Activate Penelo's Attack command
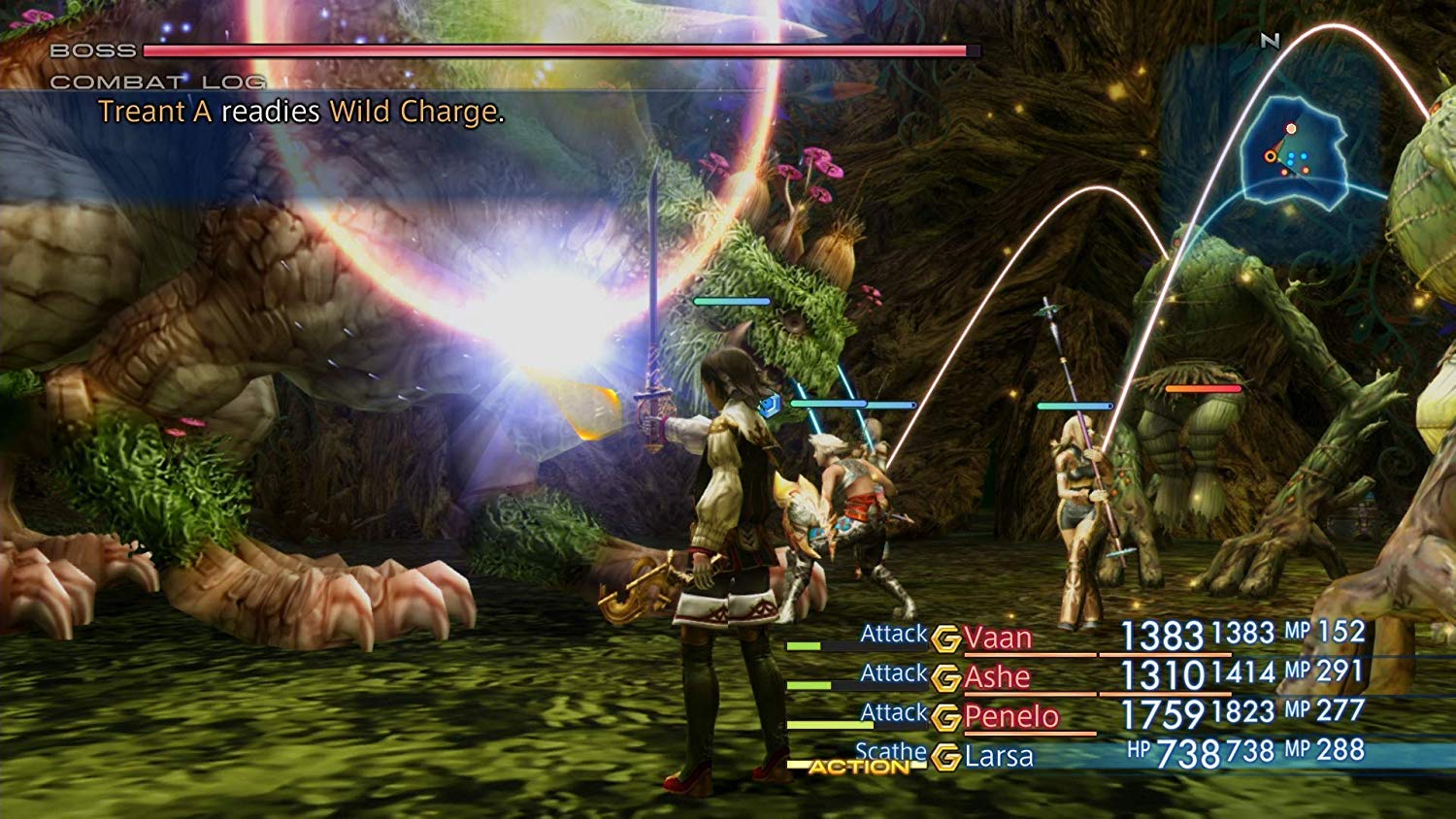Screen dimensions: 1456x819 [894, 711]
